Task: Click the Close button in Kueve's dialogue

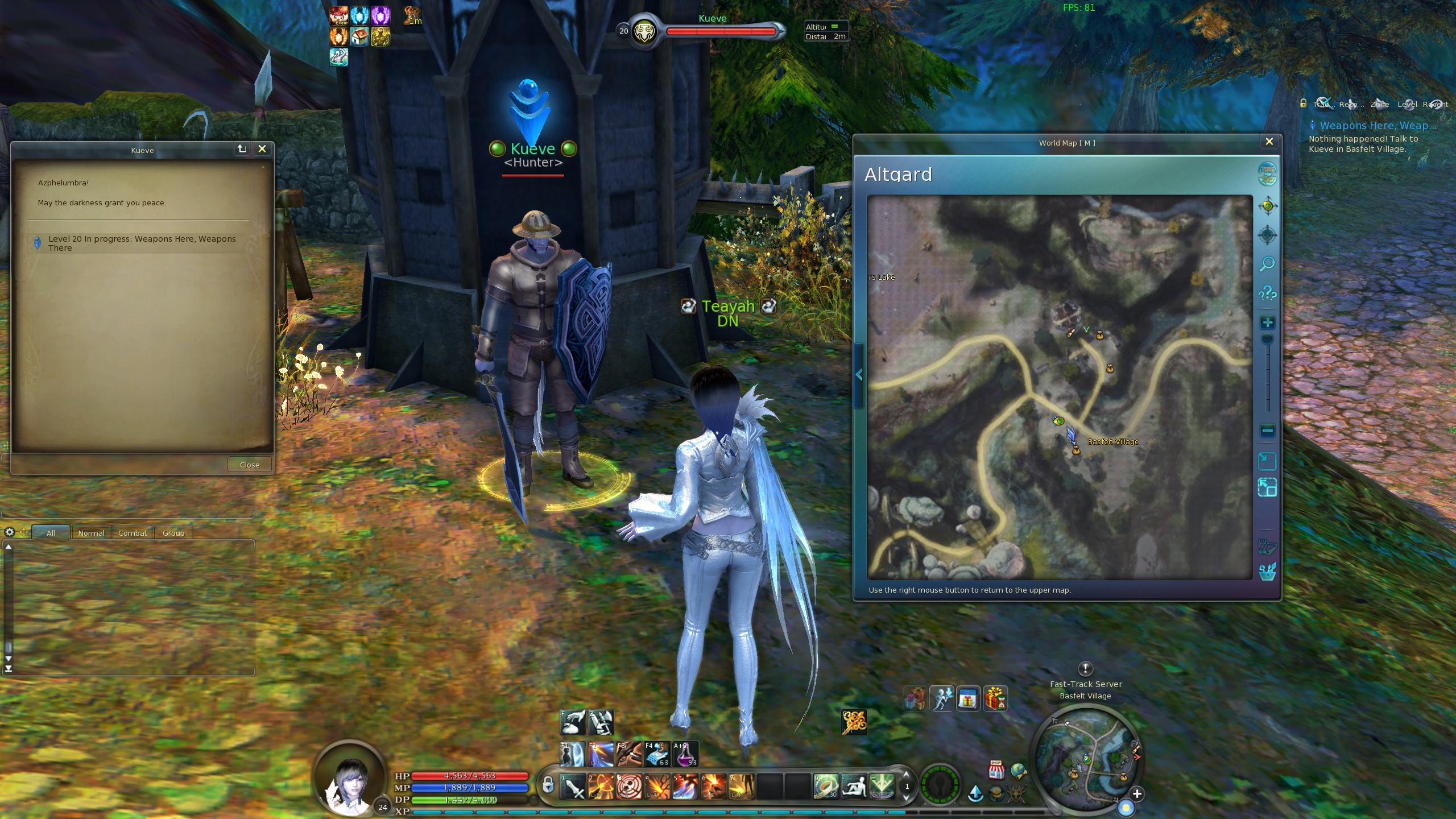Action: coord(249,465)
